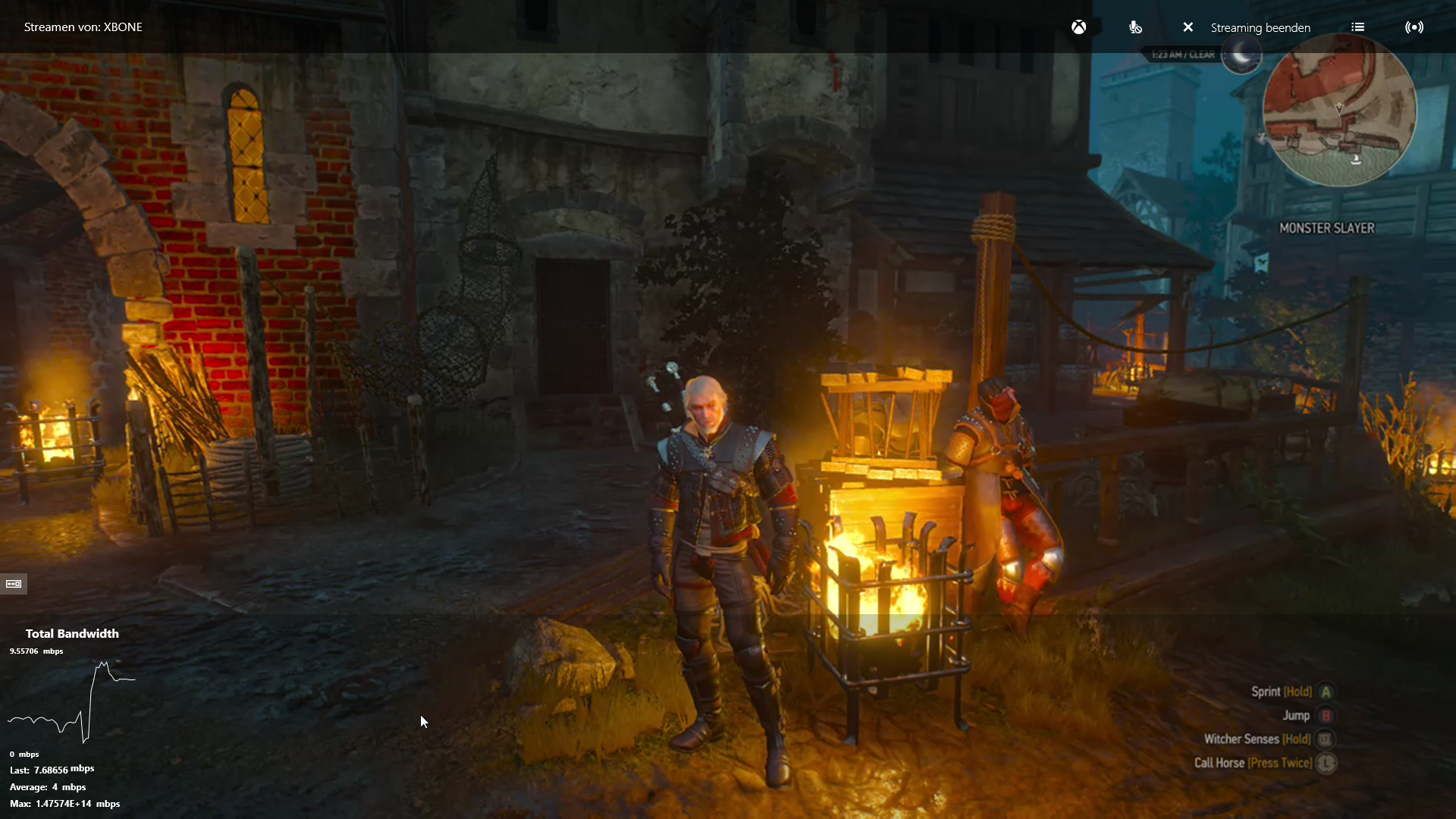Open the Xbox logo button
Viewport: 1456px width, 819px height.
click(x=1078, y=27)
